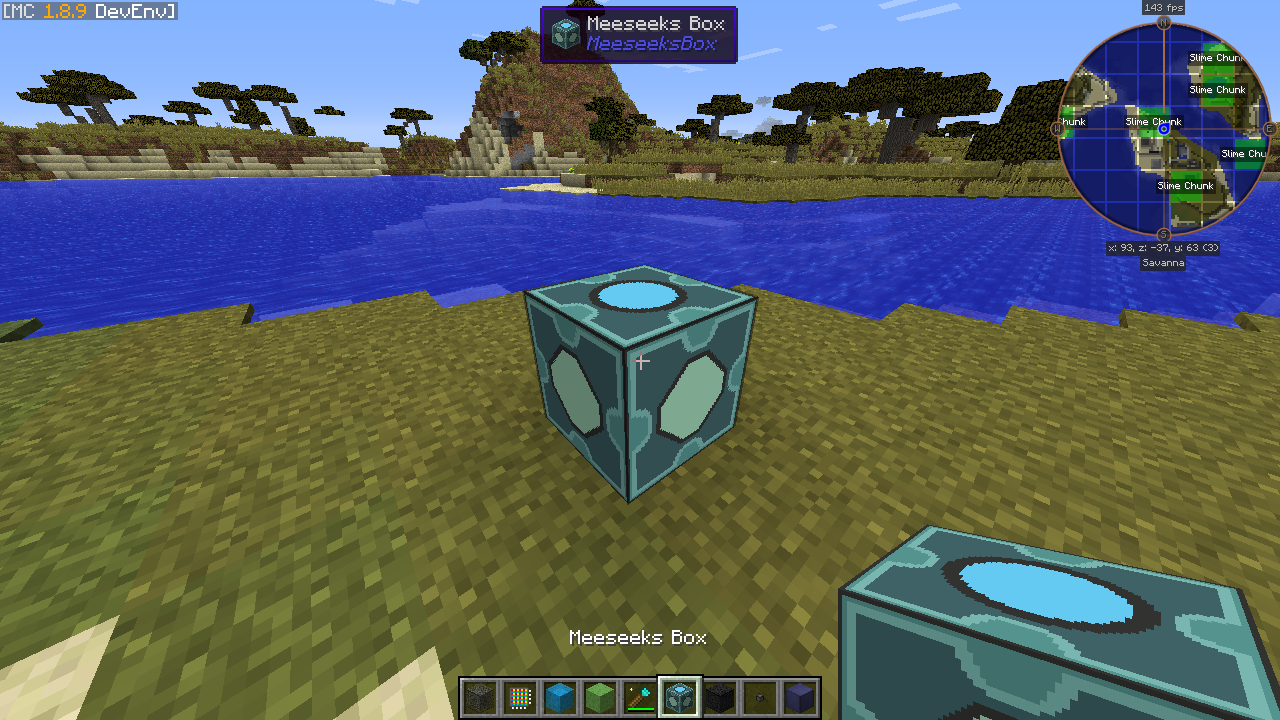Select the Meeseeks Box hotbar slot
This screenshot has height=720, width=1280.
click(x=679, y=697)
